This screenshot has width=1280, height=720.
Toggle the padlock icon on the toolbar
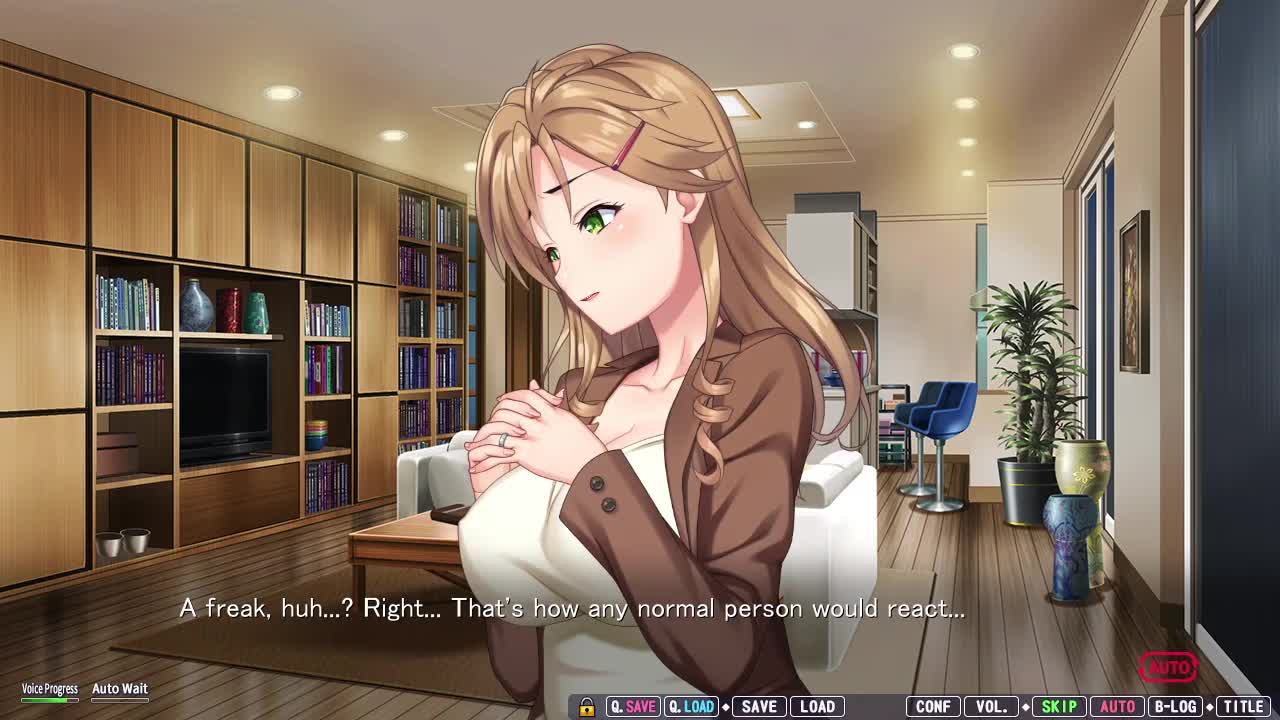tap(587, 707)
